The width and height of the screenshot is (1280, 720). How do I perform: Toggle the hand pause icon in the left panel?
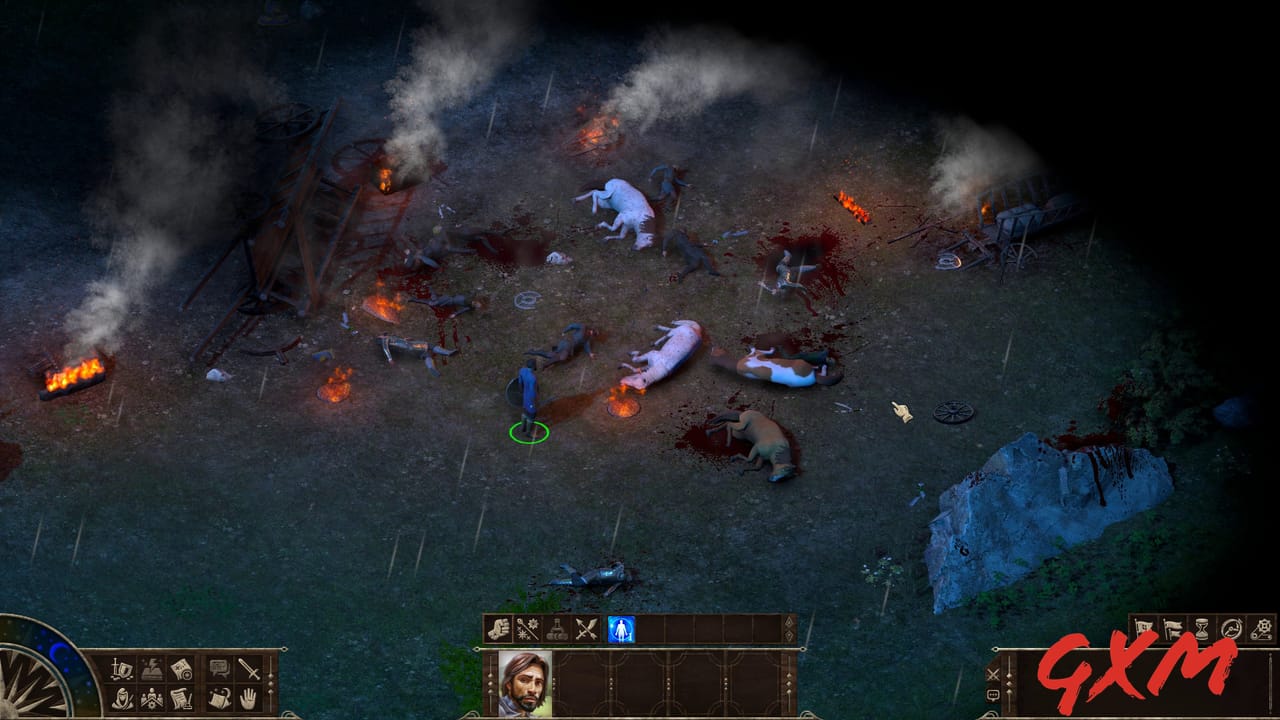coord(248,699)
